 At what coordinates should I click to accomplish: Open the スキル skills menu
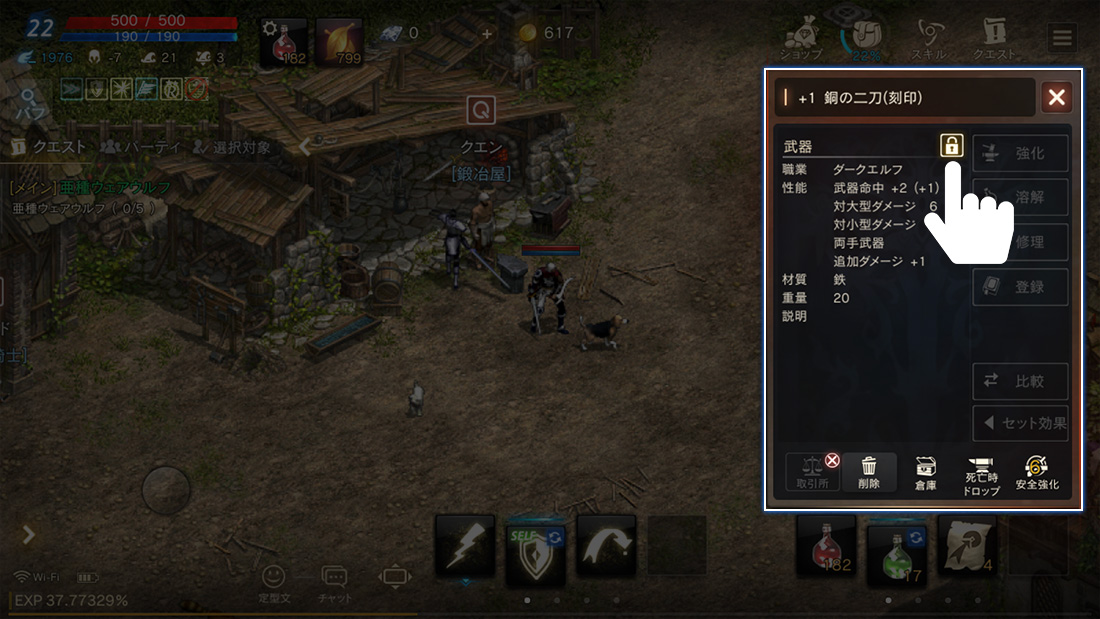(x=930, y=40)
